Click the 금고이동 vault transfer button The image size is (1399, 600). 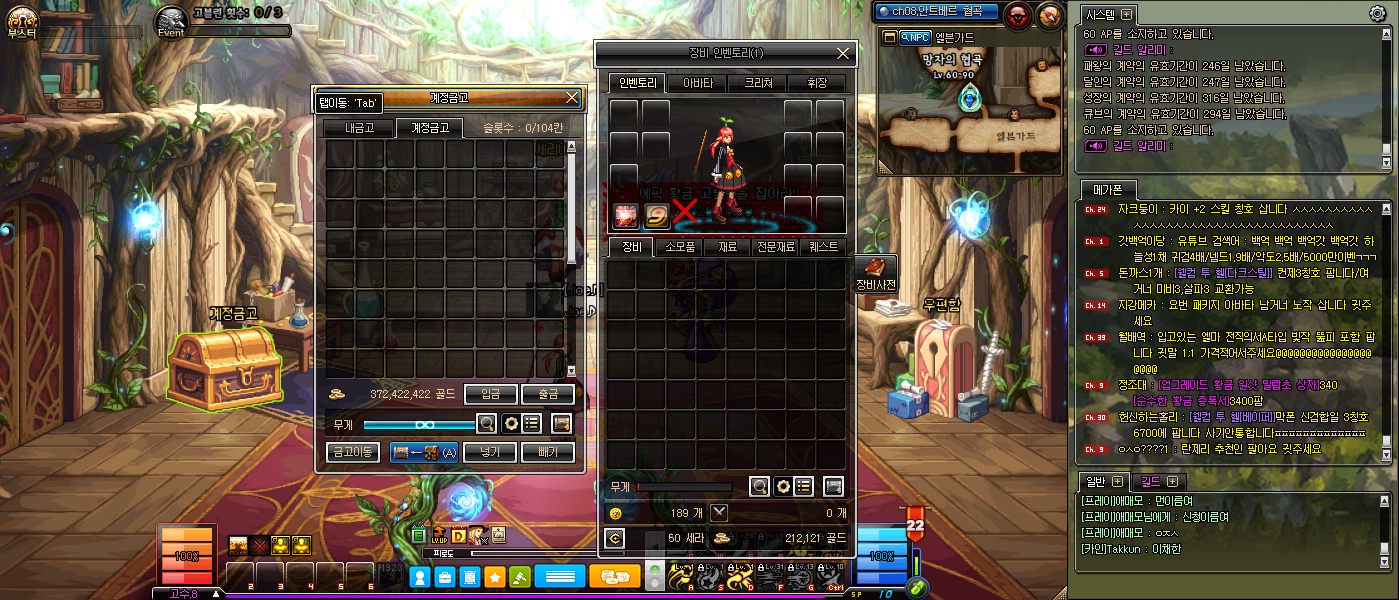(x=353, y=452)
